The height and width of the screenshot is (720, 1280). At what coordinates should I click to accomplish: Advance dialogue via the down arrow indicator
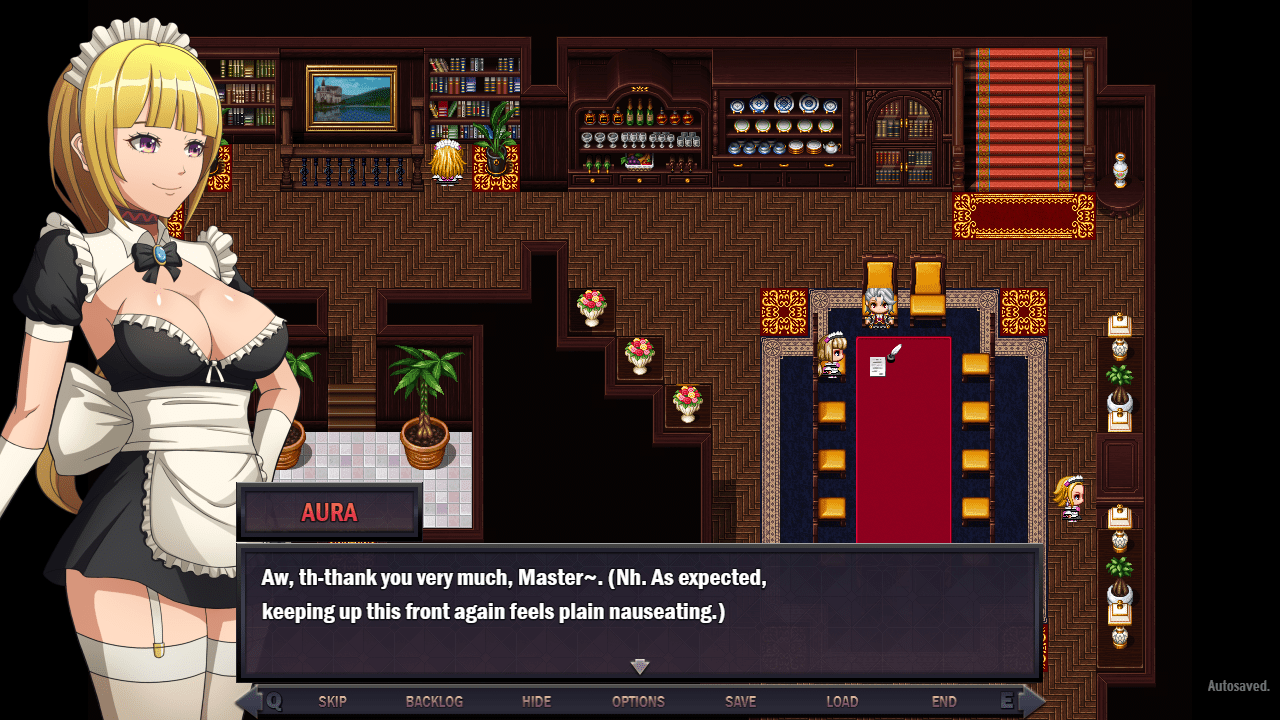(x=640, y=666)
